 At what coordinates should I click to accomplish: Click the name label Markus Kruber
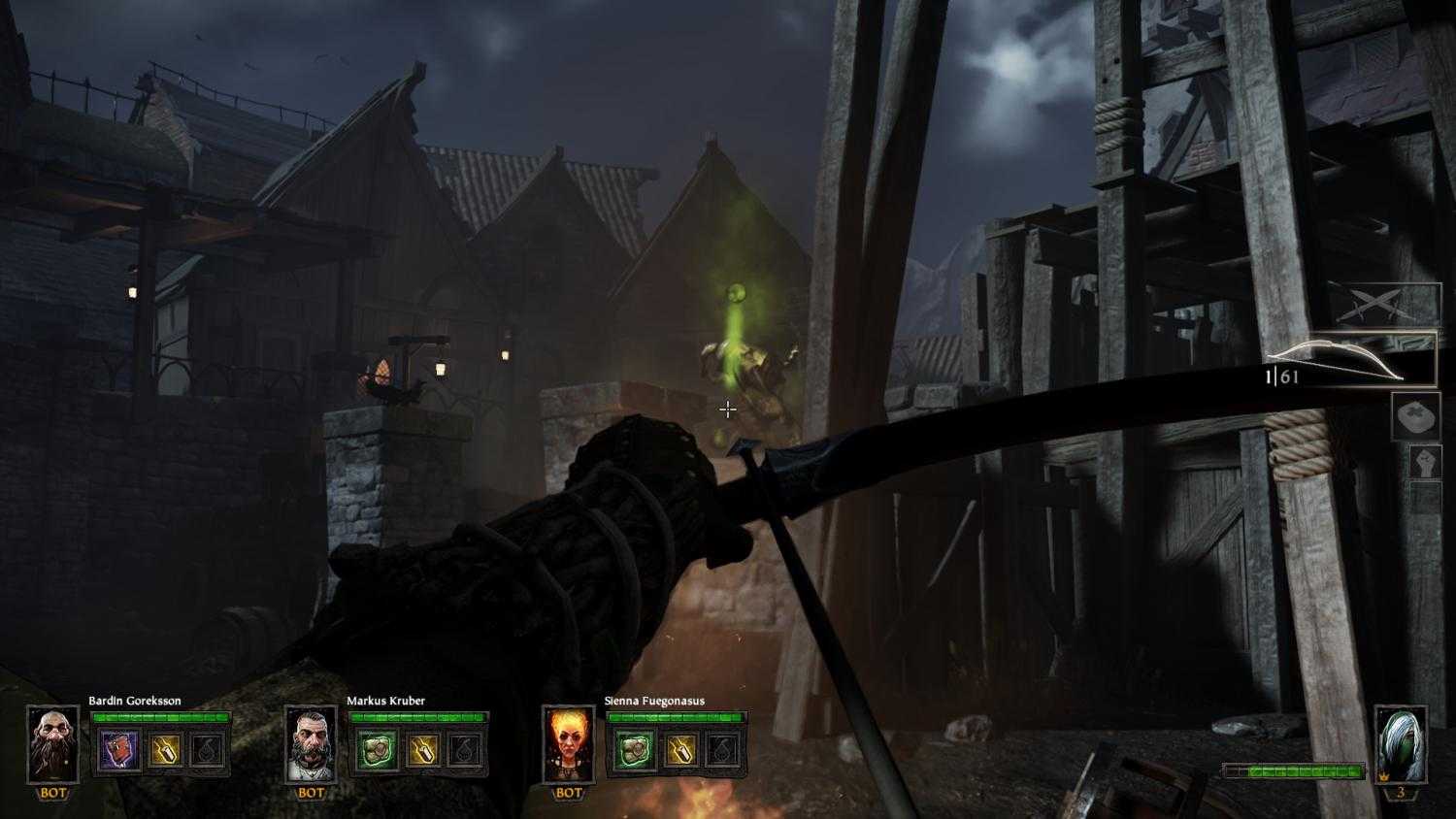388,699
